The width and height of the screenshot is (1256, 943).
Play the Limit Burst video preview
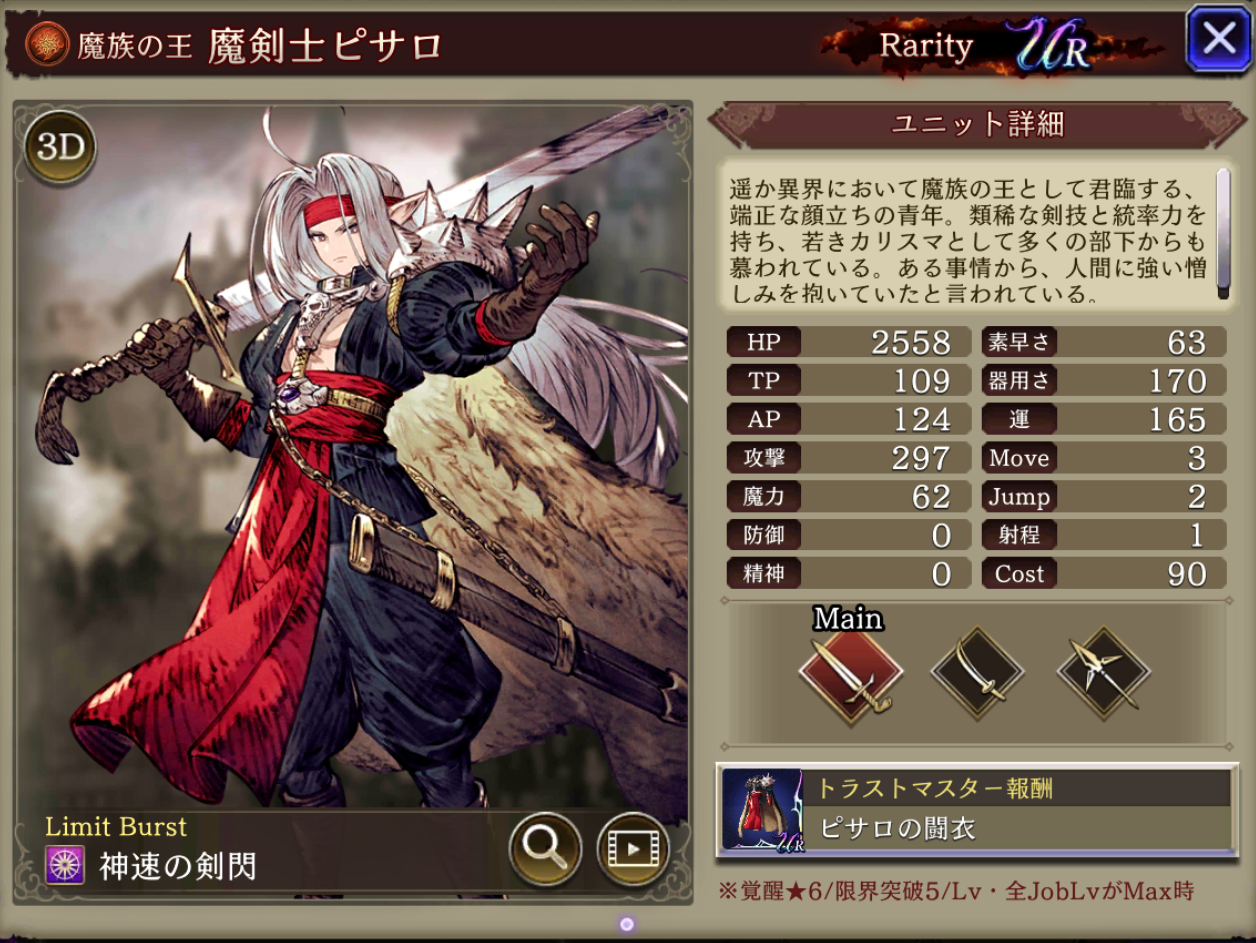(632, 850)
